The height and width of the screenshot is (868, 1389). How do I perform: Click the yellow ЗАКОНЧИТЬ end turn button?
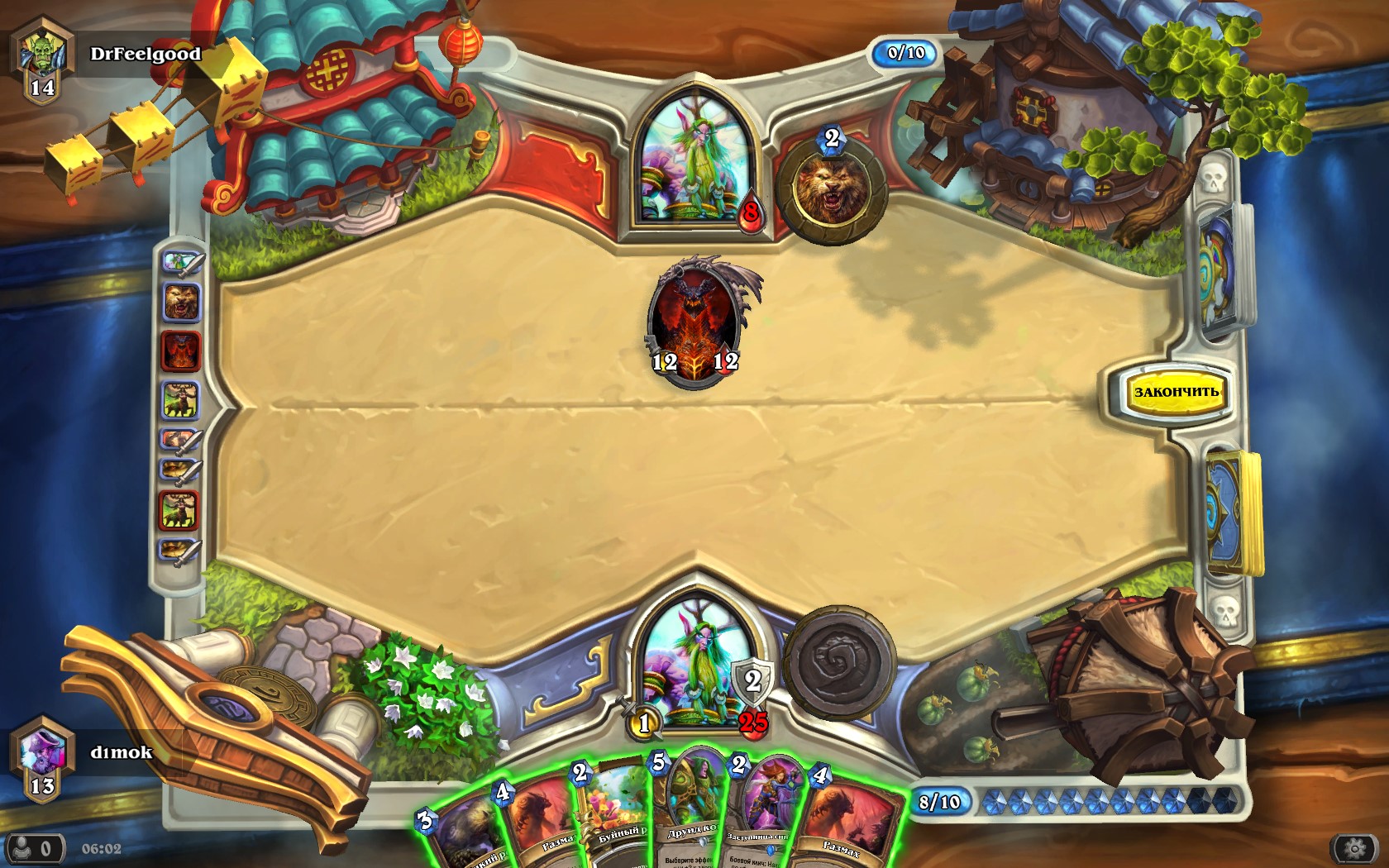1175,392
